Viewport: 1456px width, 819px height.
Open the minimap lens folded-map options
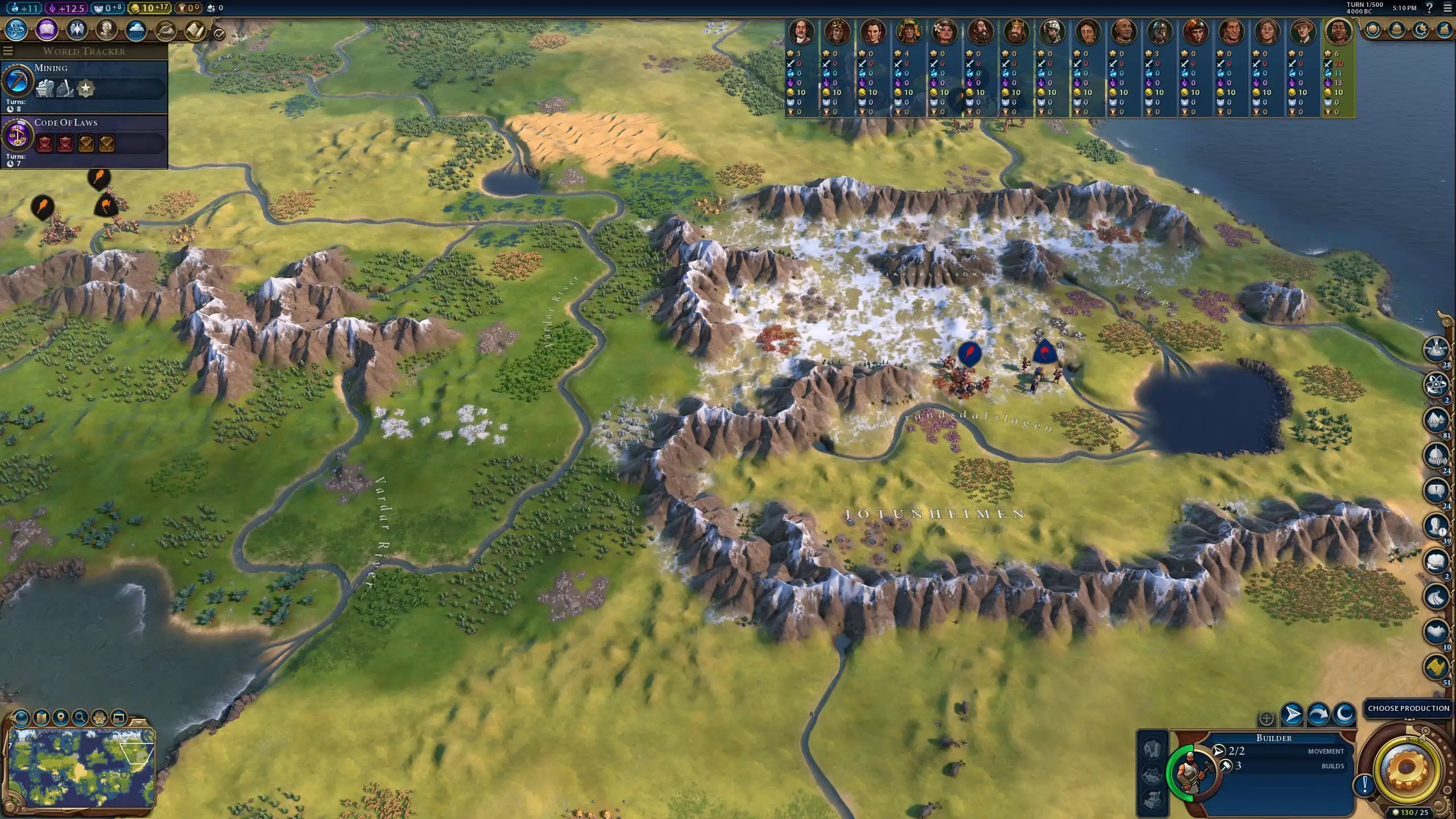click(41, 718)
